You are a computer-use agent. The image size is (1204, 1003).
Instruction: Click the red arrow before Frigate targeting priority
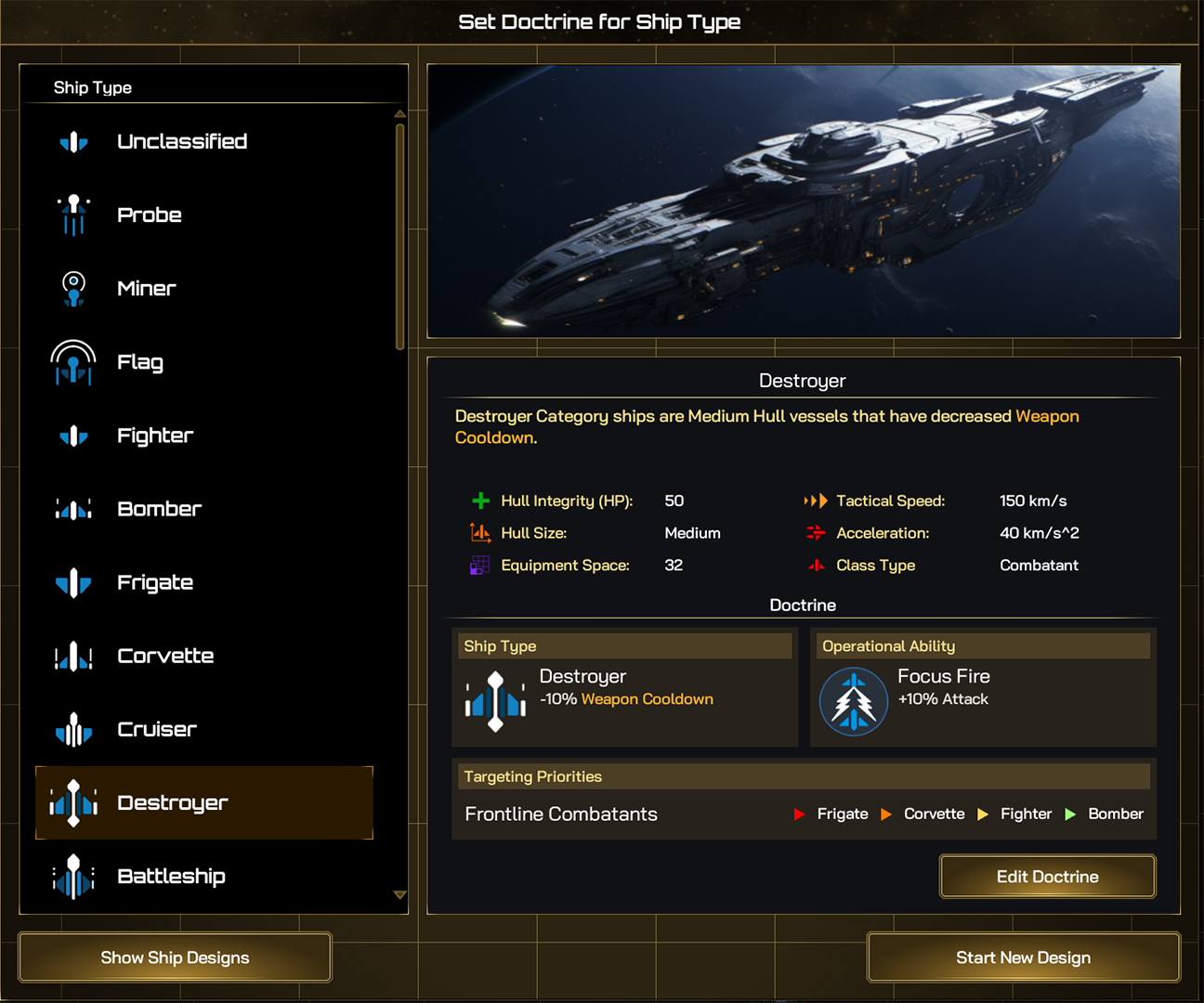pyautogui.click(x=799, y=814)
